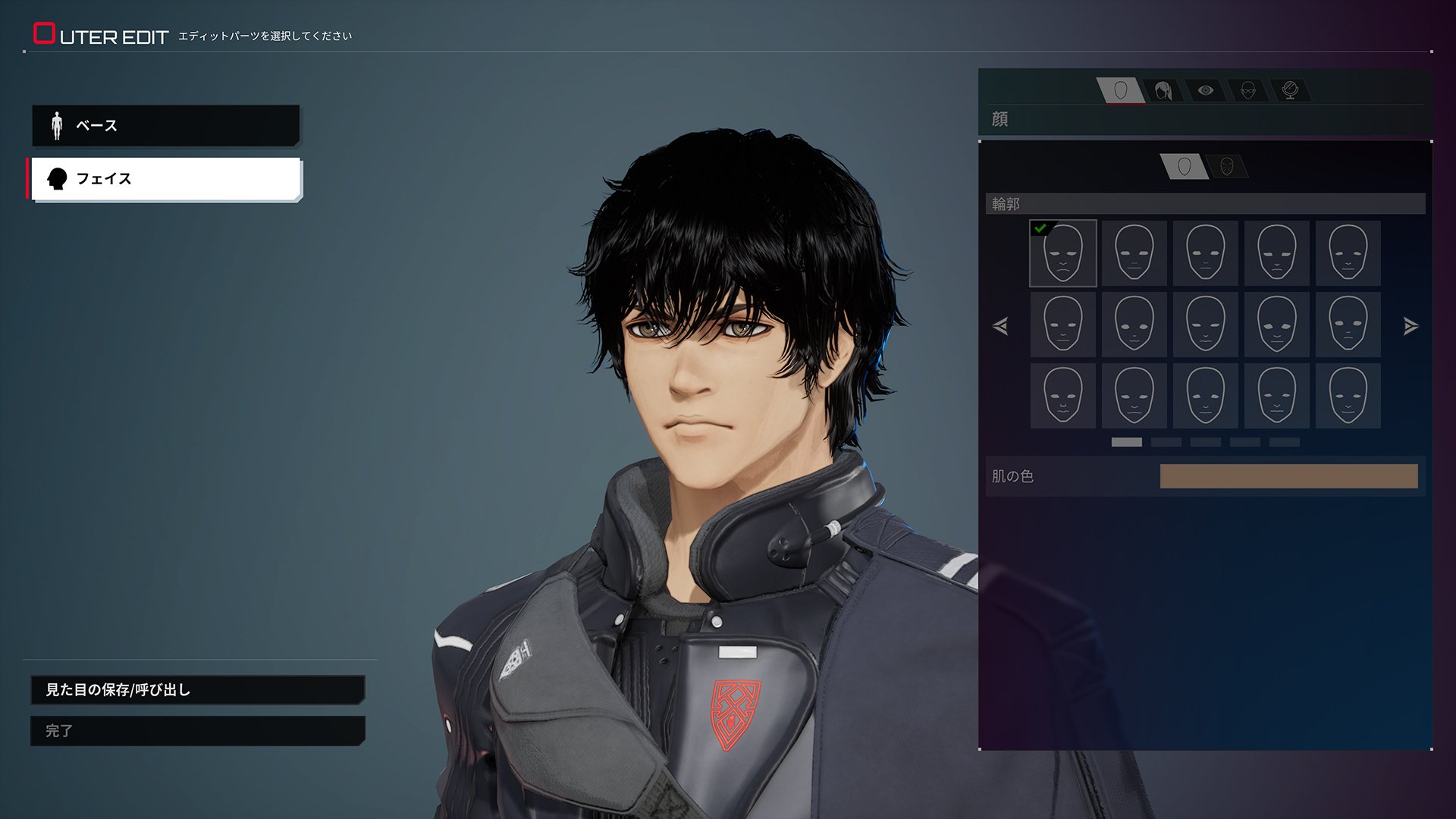Go to previous page of face shapes
The height and width of the screenshot is (819, 1456).
pos(1000,326)
